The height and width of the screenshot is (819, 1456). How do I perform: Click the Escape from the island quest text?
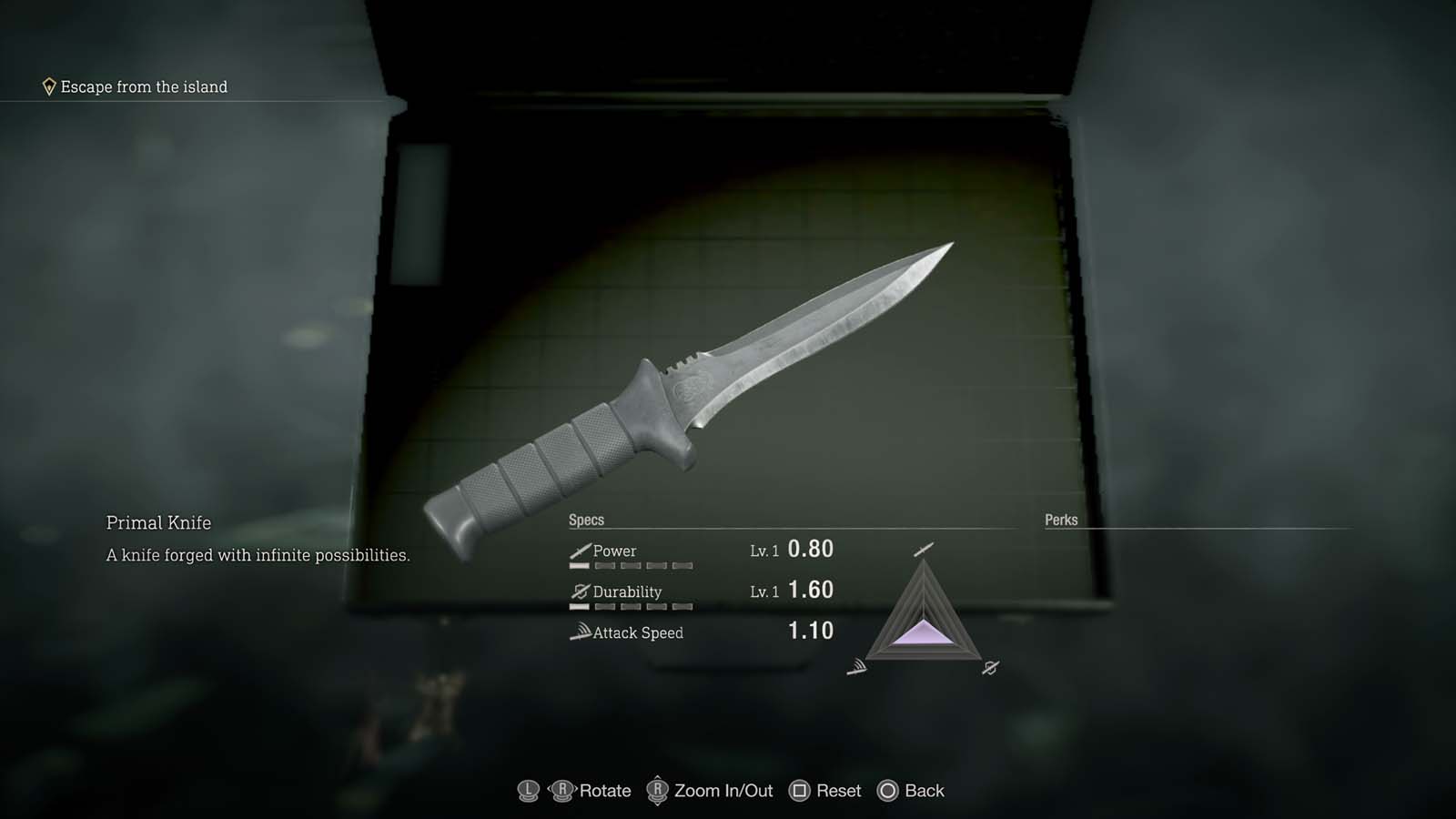click(143, 86)
